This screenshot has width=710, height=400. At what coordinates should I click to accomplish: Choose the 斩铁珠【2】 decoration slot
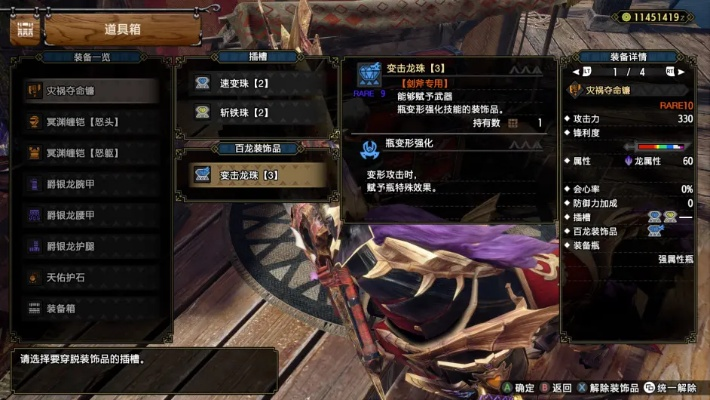point(256,113)
